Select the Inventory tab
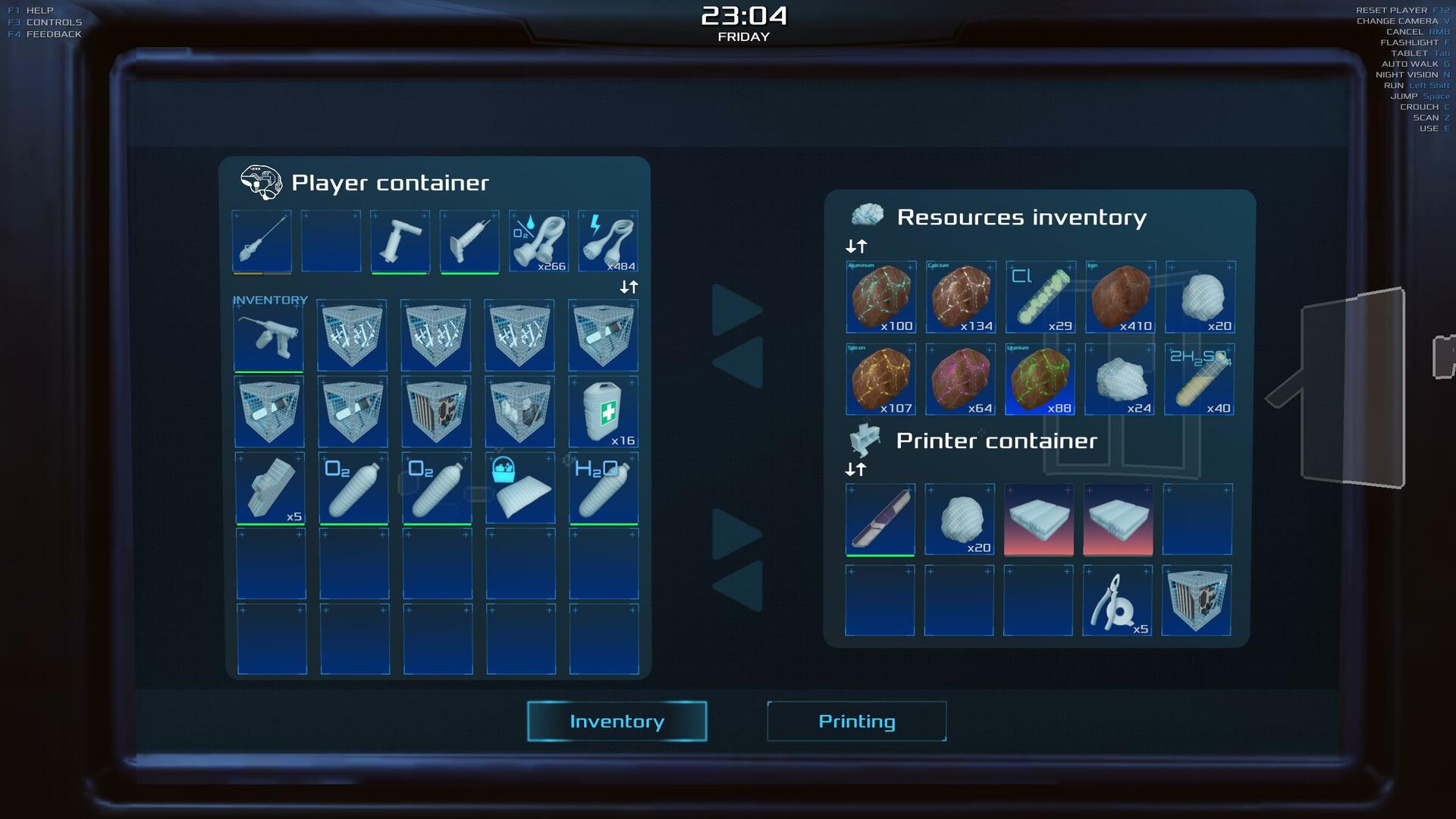The height and width of the screenshot is (819, 1456). pyautogui.click(x=617, y=721)
